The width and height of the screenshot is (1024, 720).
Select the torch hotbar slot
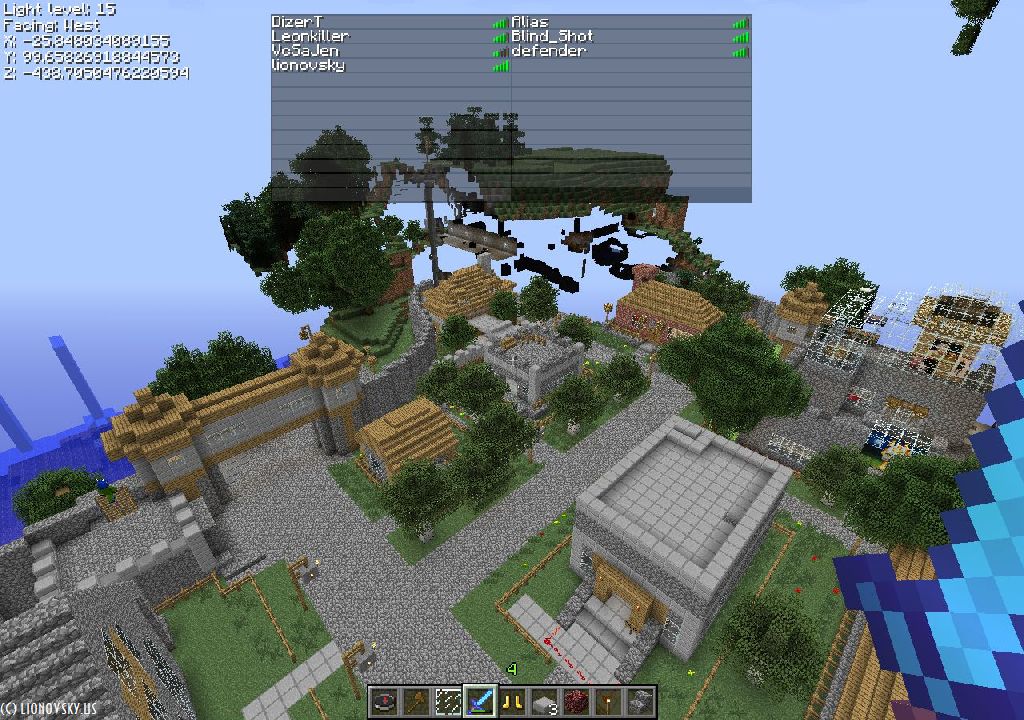click(608, 703)
